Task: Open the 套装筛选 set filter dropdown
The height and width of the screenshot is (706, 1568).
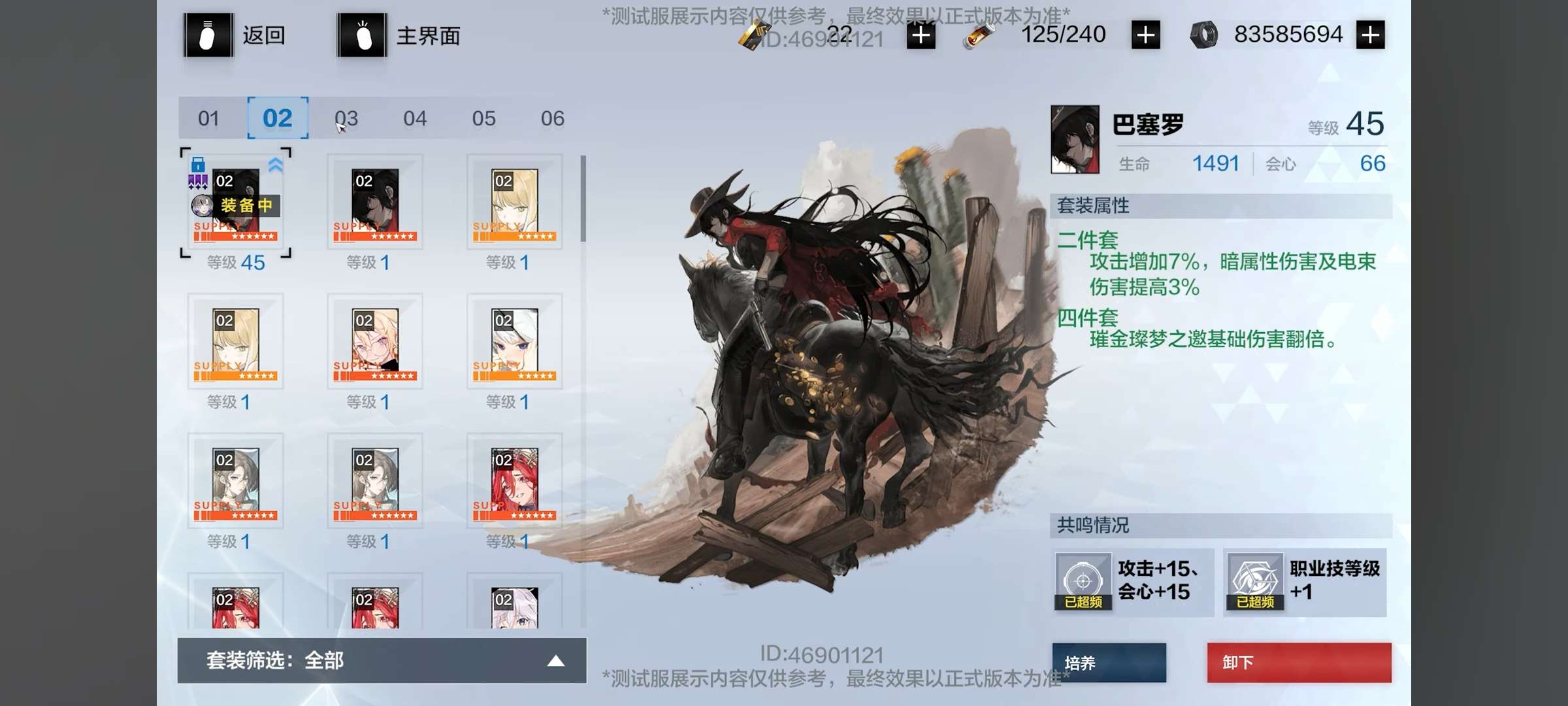Action: pyautogui.click(x=382, y=661)
